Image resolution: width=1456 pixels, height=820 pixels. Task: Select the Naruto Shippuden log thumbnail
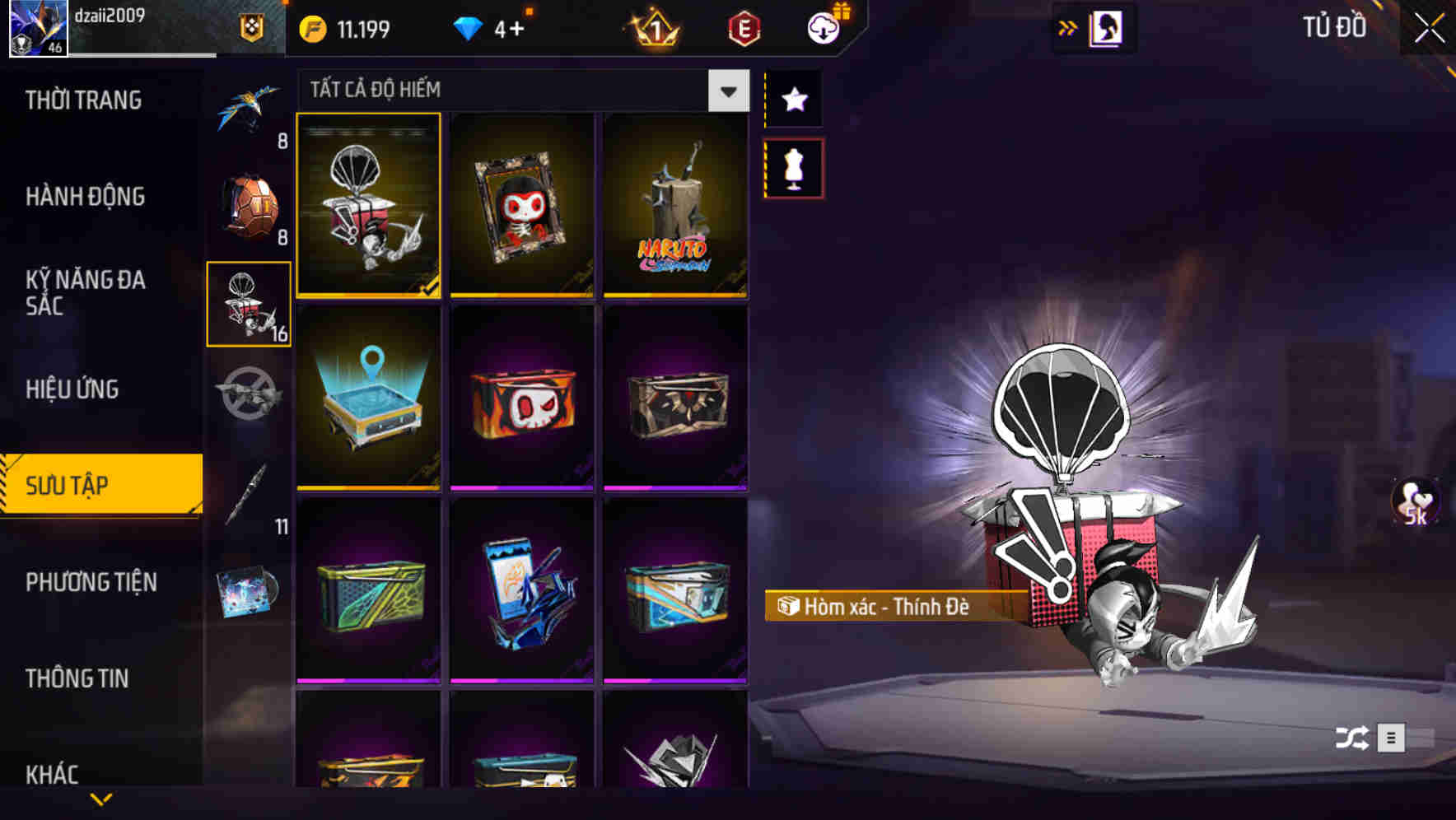point(675,207)
